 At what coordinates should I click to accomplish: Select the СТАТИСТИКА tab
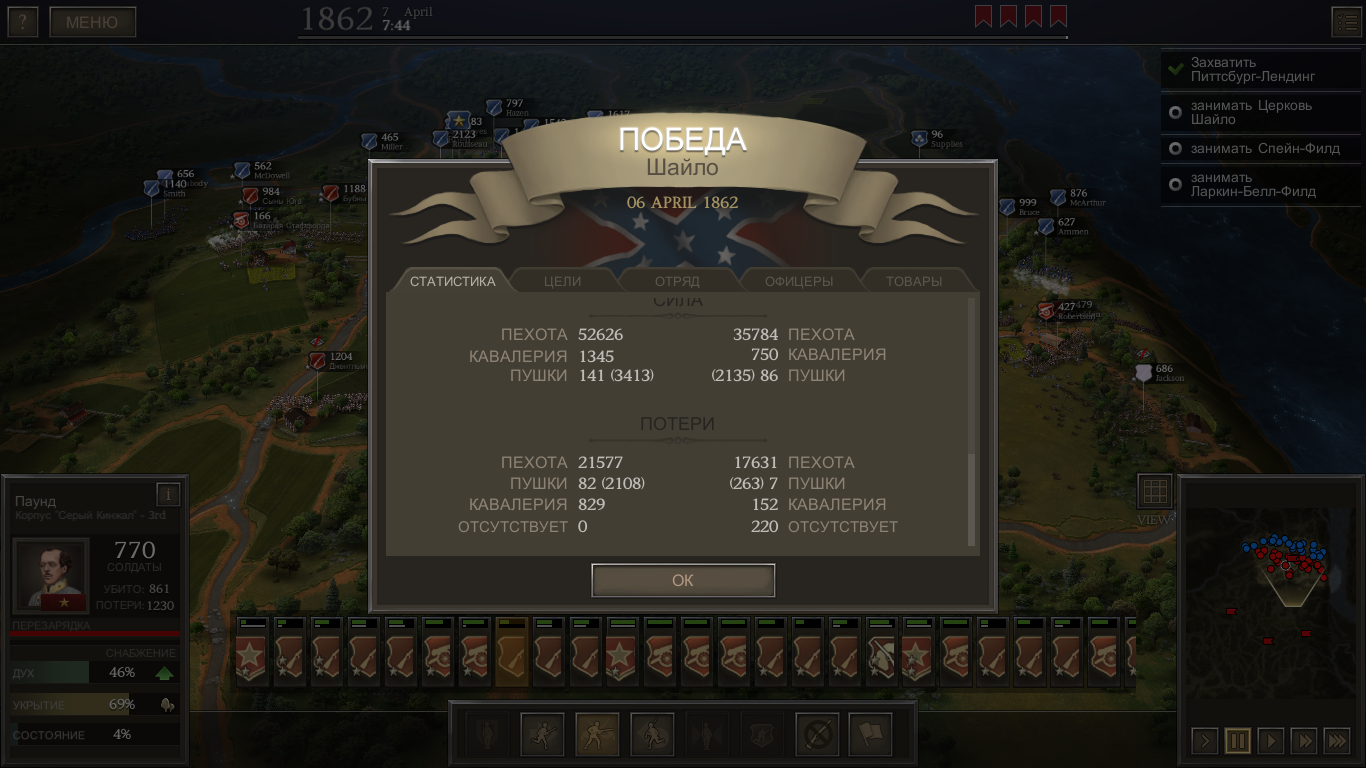point(452,281)
